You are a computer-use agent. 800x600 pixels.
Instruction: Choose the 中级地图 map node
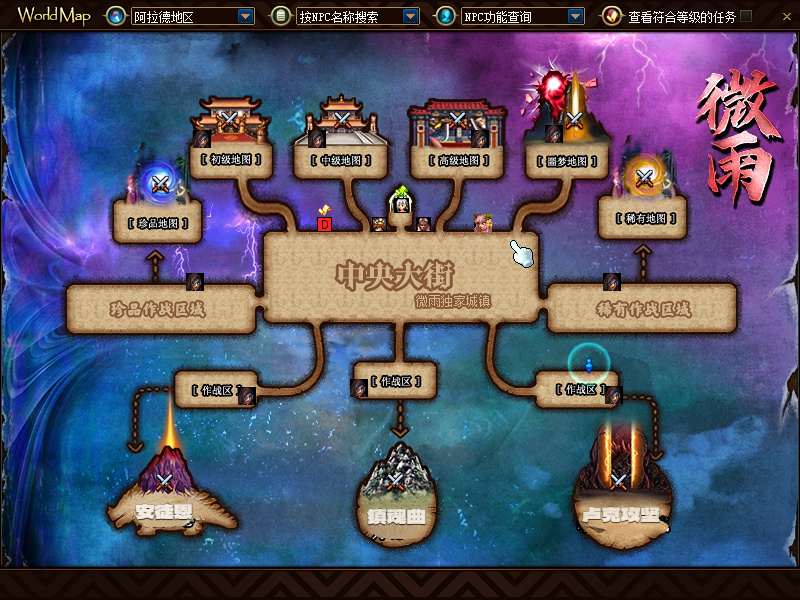(342, 159)
